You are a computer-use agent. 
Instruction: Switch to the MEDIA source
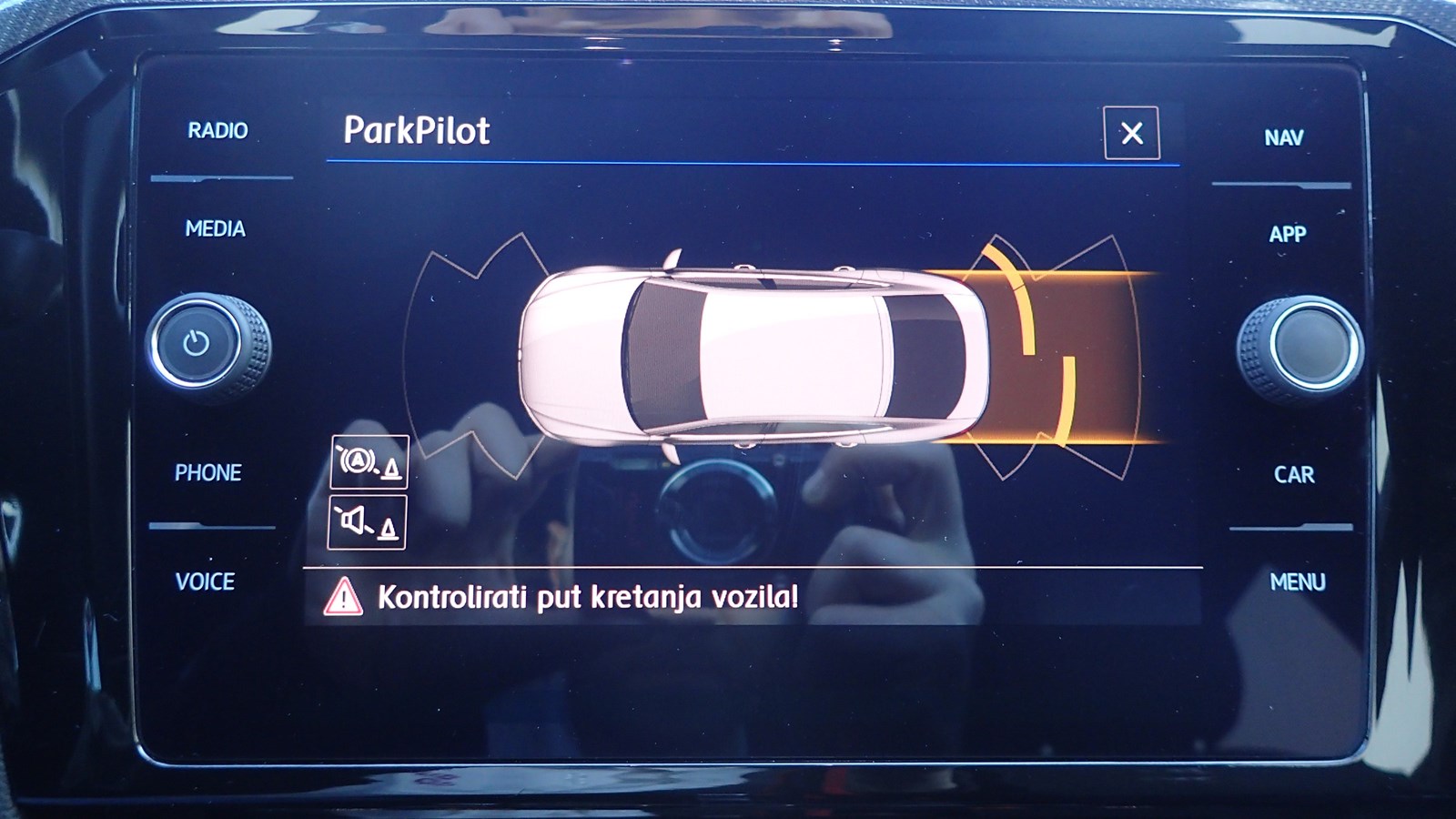(x=216, y=228)
